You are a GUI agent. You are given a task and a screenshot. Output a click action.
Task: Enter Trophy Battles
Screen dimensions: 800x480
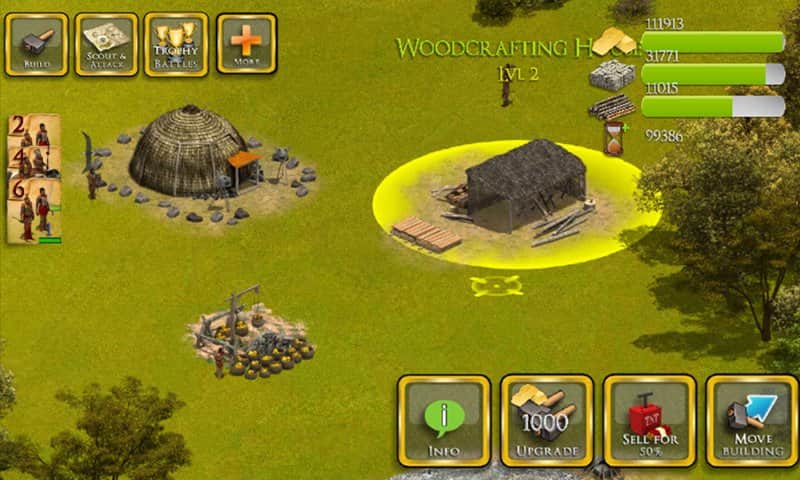[176, 44]
